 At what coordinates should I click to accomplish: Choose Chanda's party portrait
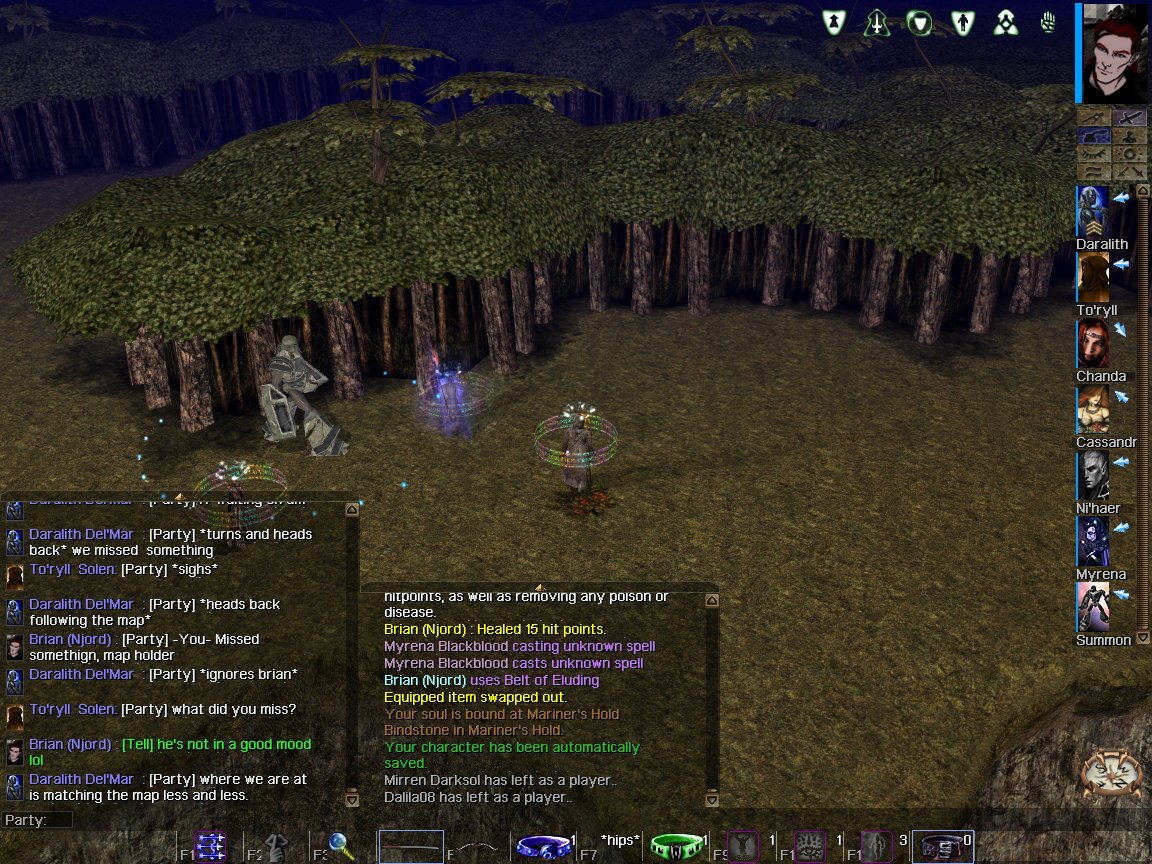1093,343
